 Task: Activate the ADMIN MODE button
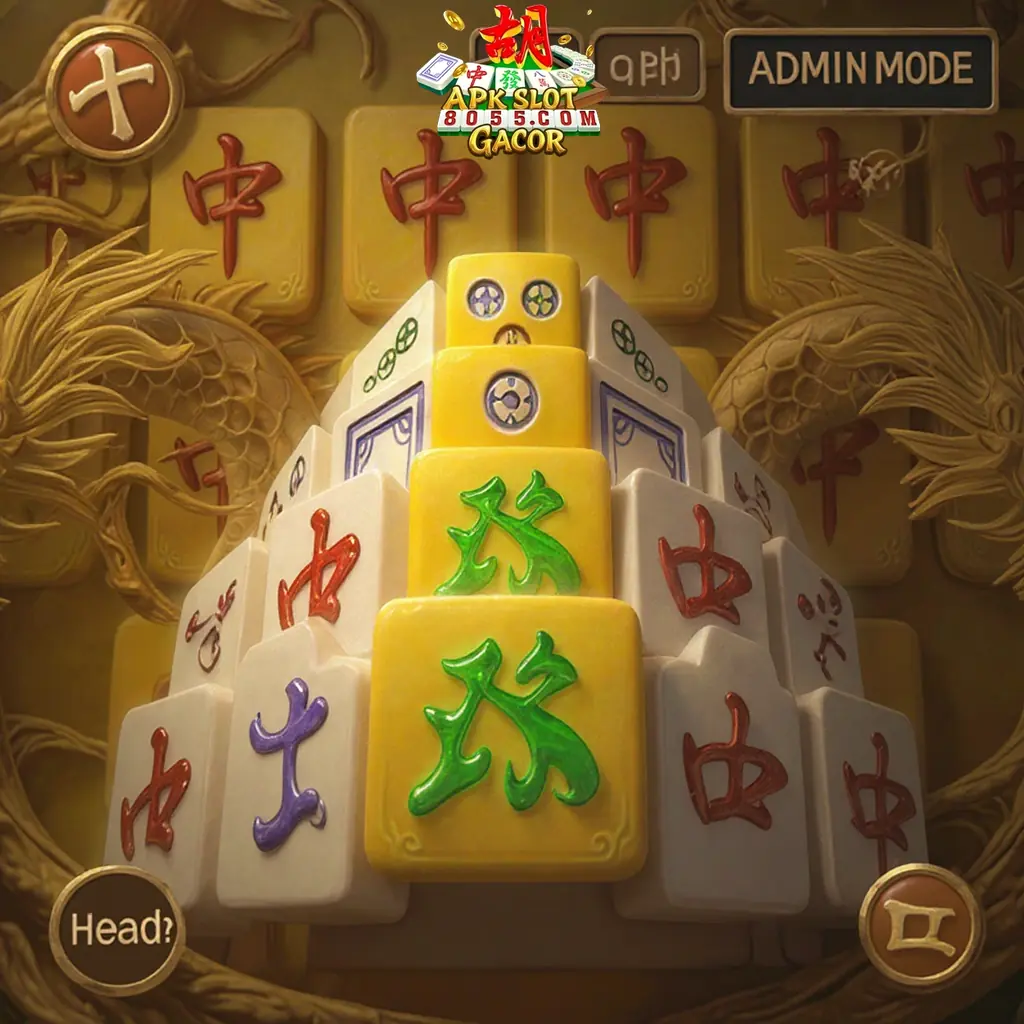(x=860, y=70)
